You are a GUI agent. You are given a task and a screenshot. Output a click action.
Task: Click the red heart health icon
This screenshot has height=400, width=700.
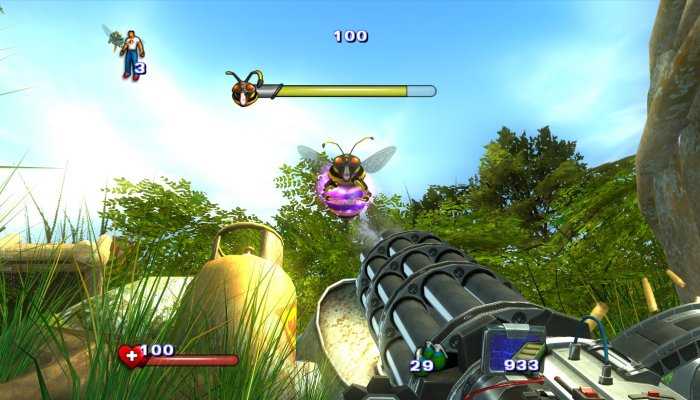pos(130,356)
